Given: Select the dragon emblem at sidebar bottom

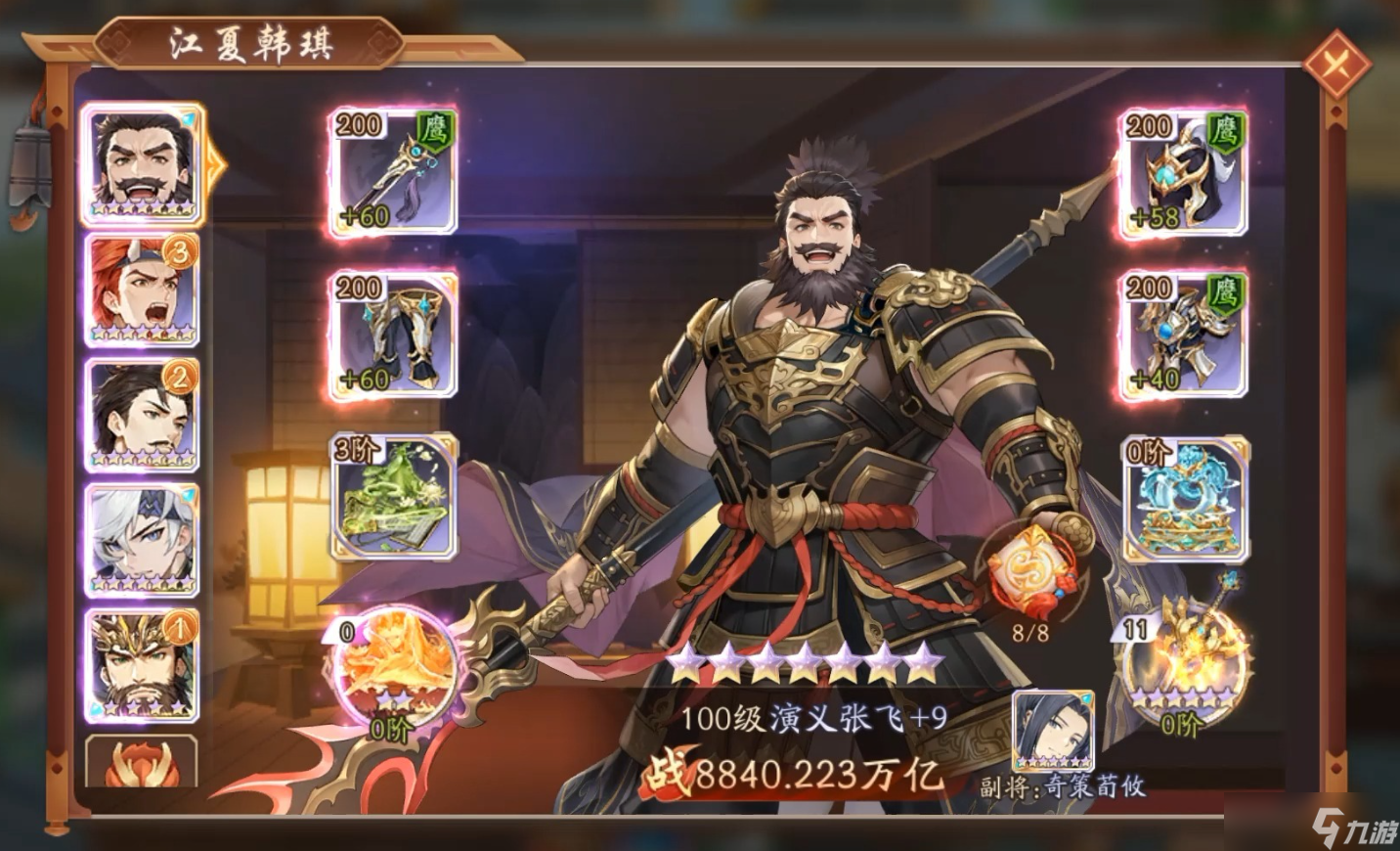Looking at the screenshot, I should tap(143, 763).
